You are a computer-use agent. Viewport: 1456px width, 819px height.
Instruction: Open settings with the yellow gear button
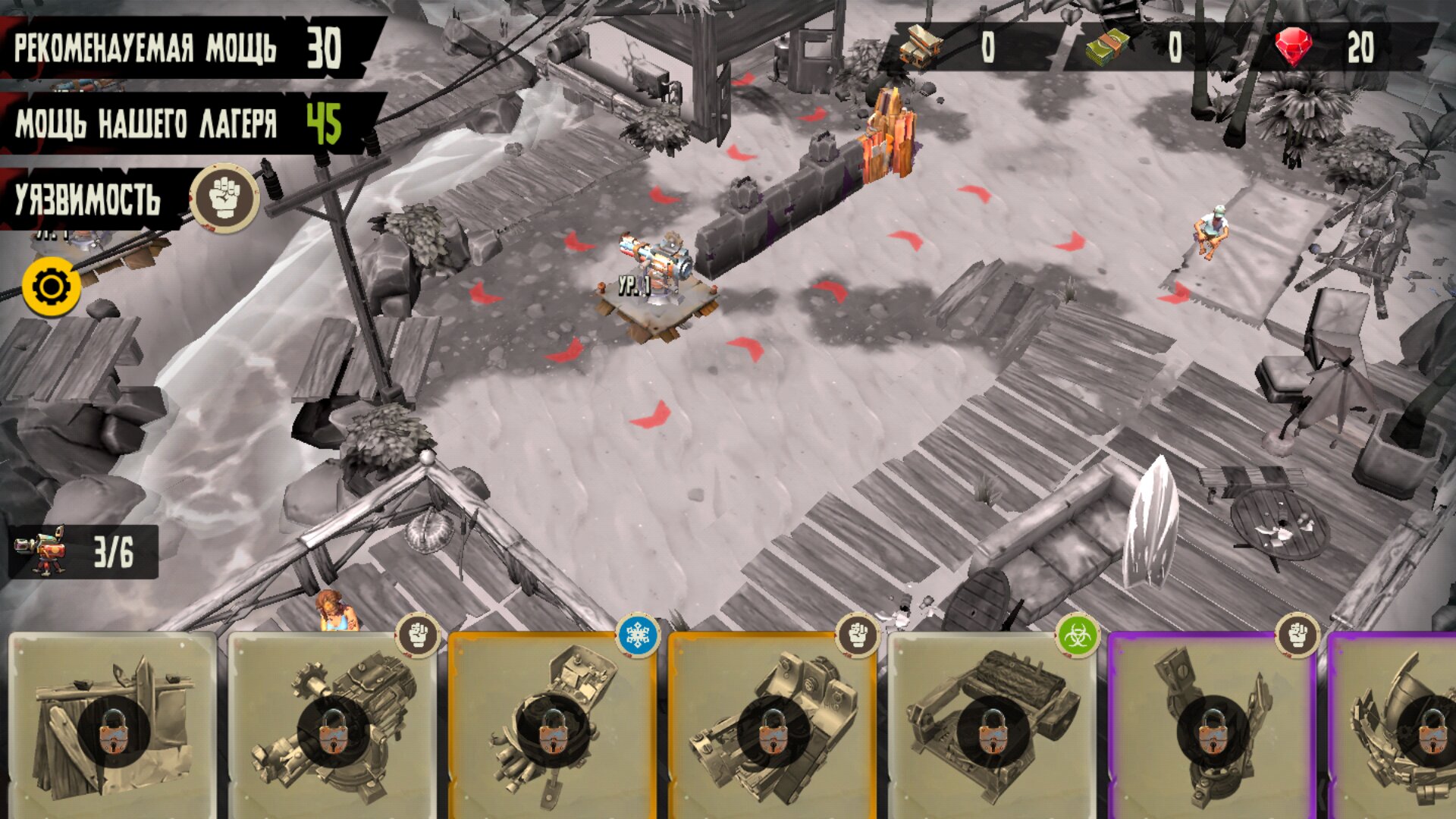(52, 287)
